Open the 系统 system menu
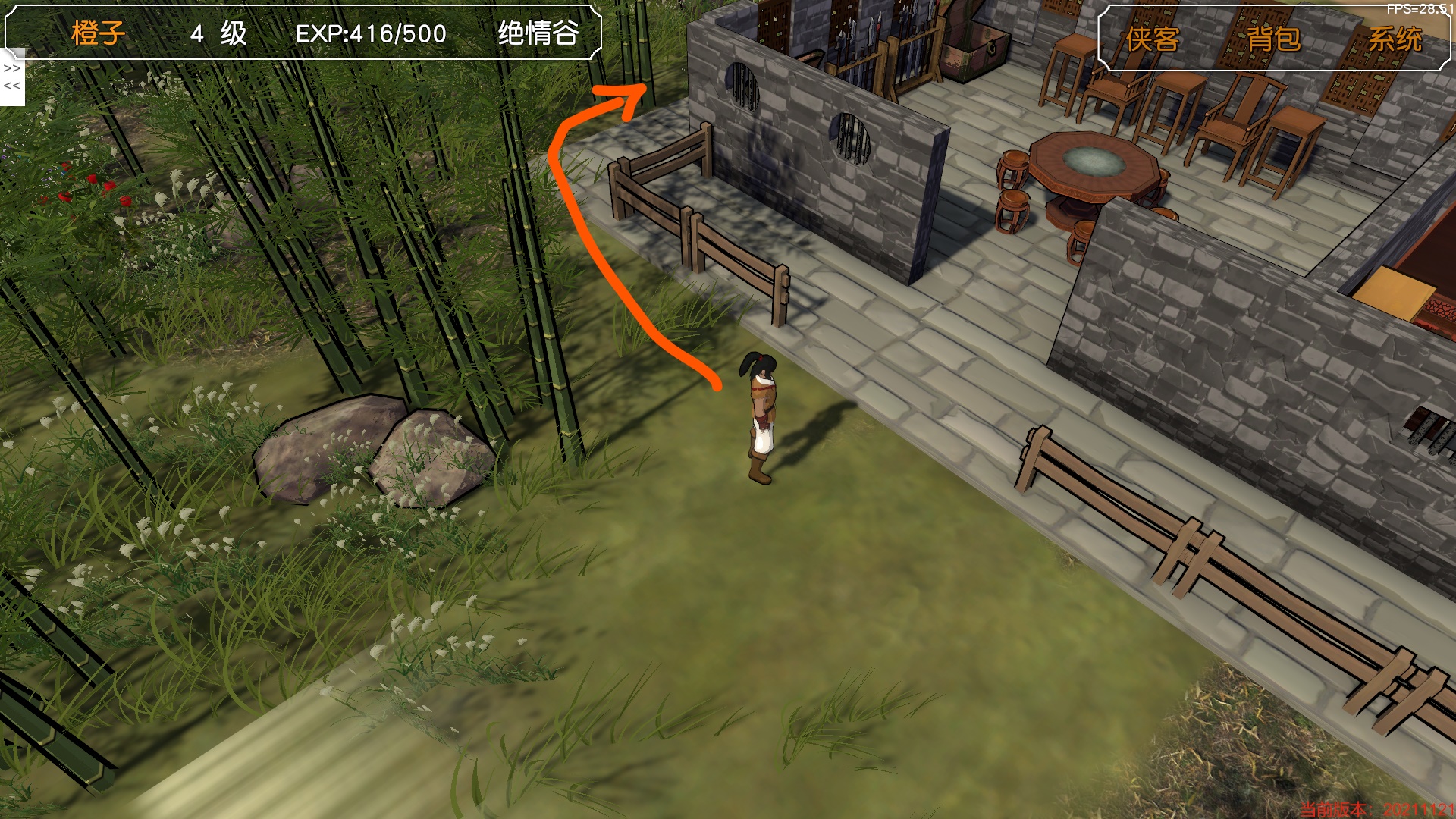 coord(1395,39)
